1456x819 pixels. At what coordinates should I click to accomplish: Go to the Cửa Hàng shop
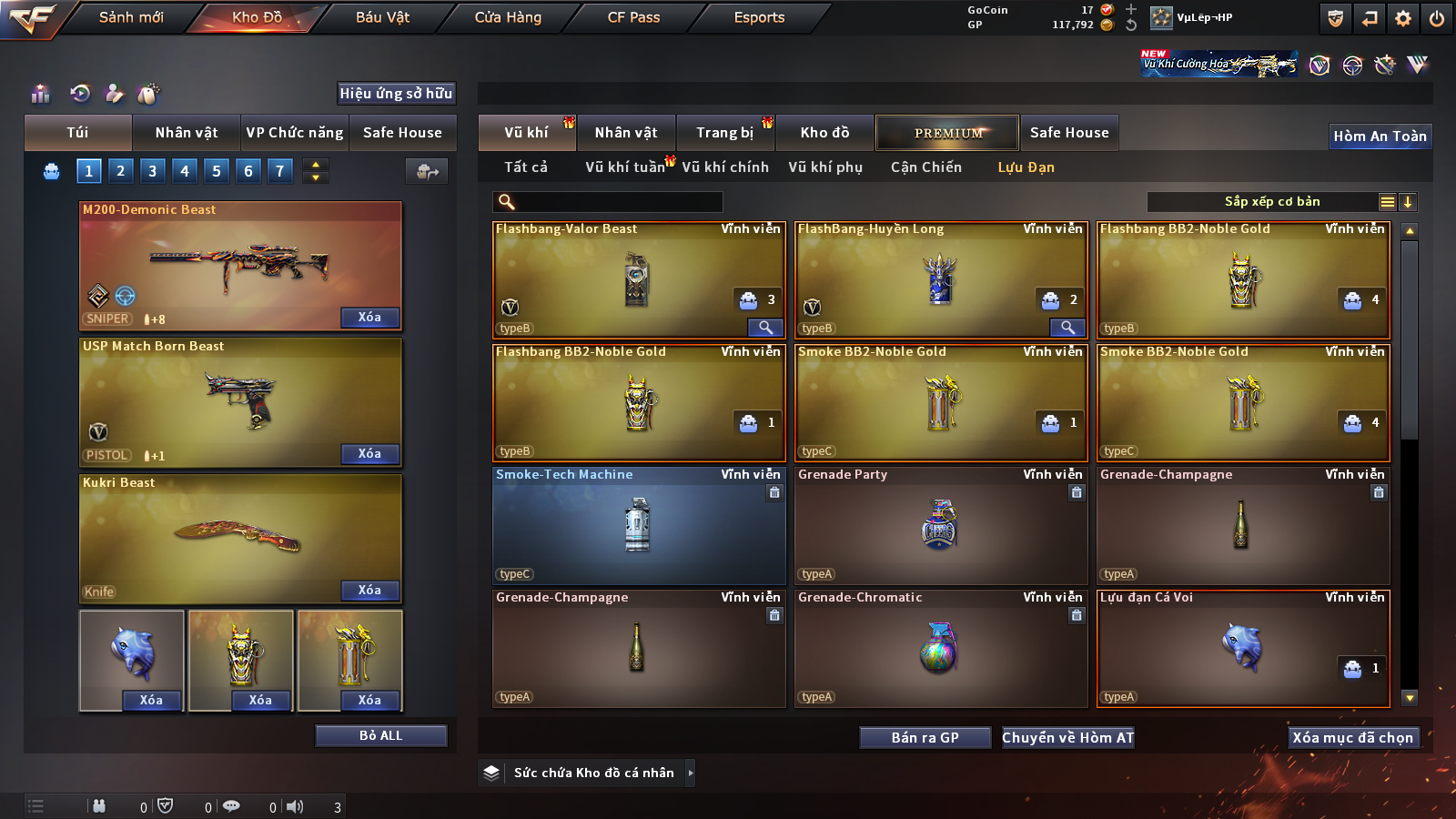(508, 17)
